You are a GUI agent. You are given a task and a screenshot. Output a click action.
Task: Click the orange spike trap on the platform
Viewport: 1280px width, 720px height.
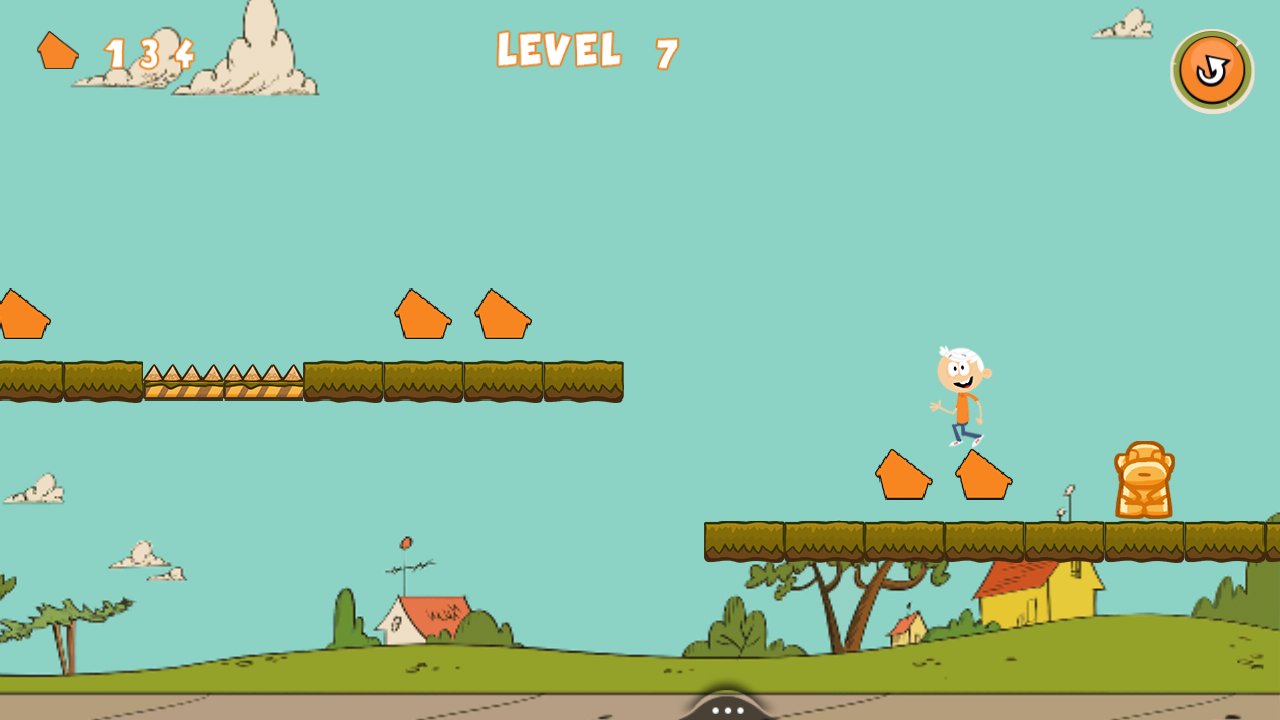click(225, 382)
